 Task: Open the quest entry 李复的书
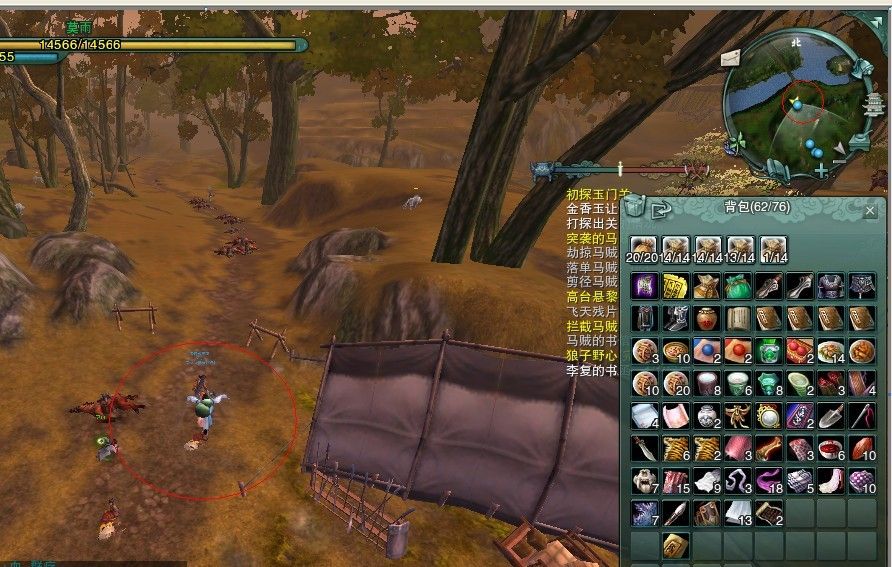pyautogui.click(x=592, y=370)
